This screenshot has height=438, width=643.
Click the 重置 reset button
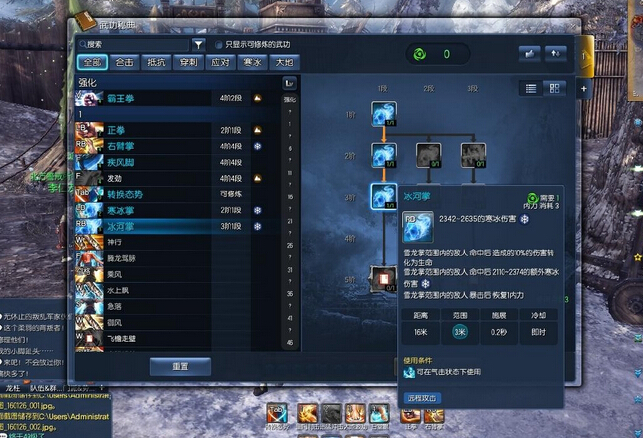click(180, 367)
